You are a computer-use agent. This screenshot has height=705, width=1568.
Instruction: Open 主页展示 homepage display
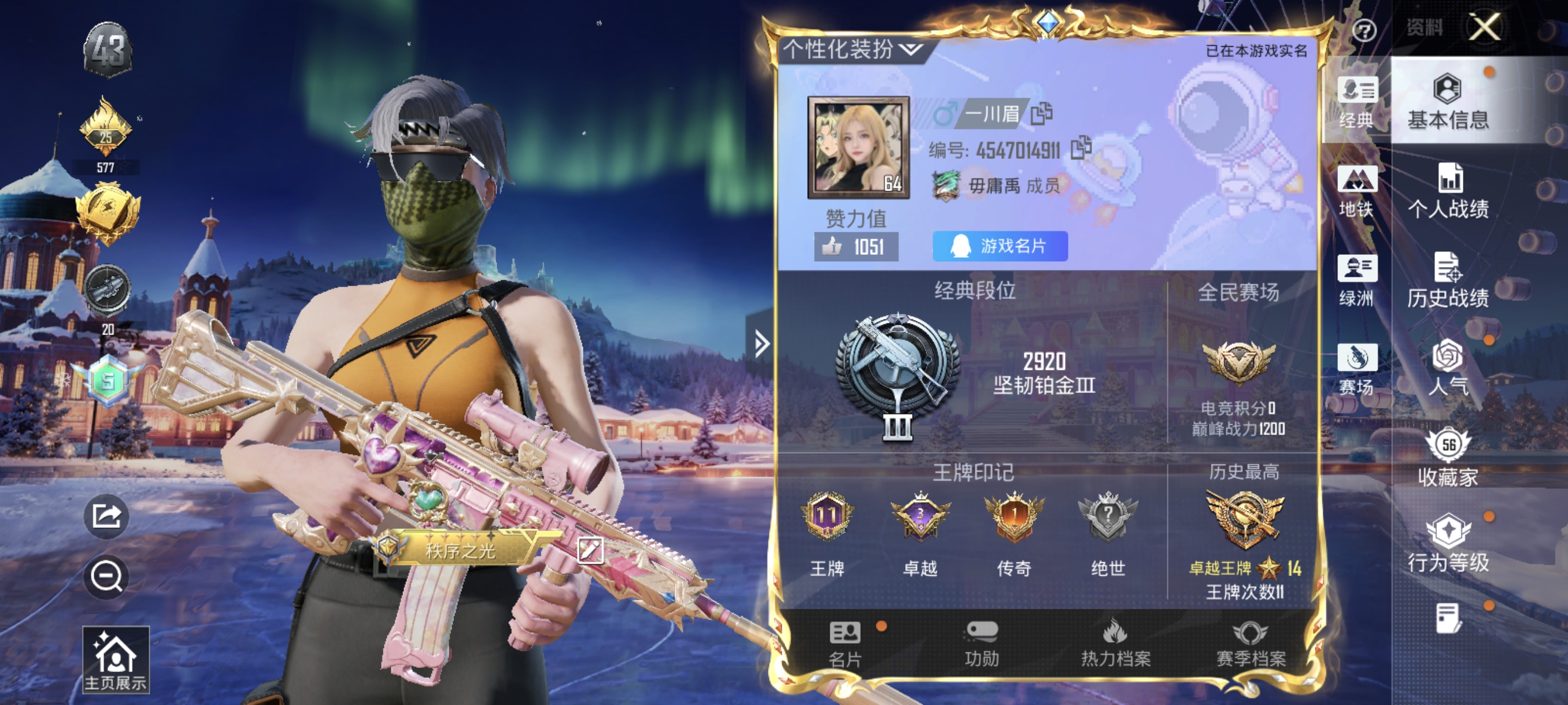116,660
